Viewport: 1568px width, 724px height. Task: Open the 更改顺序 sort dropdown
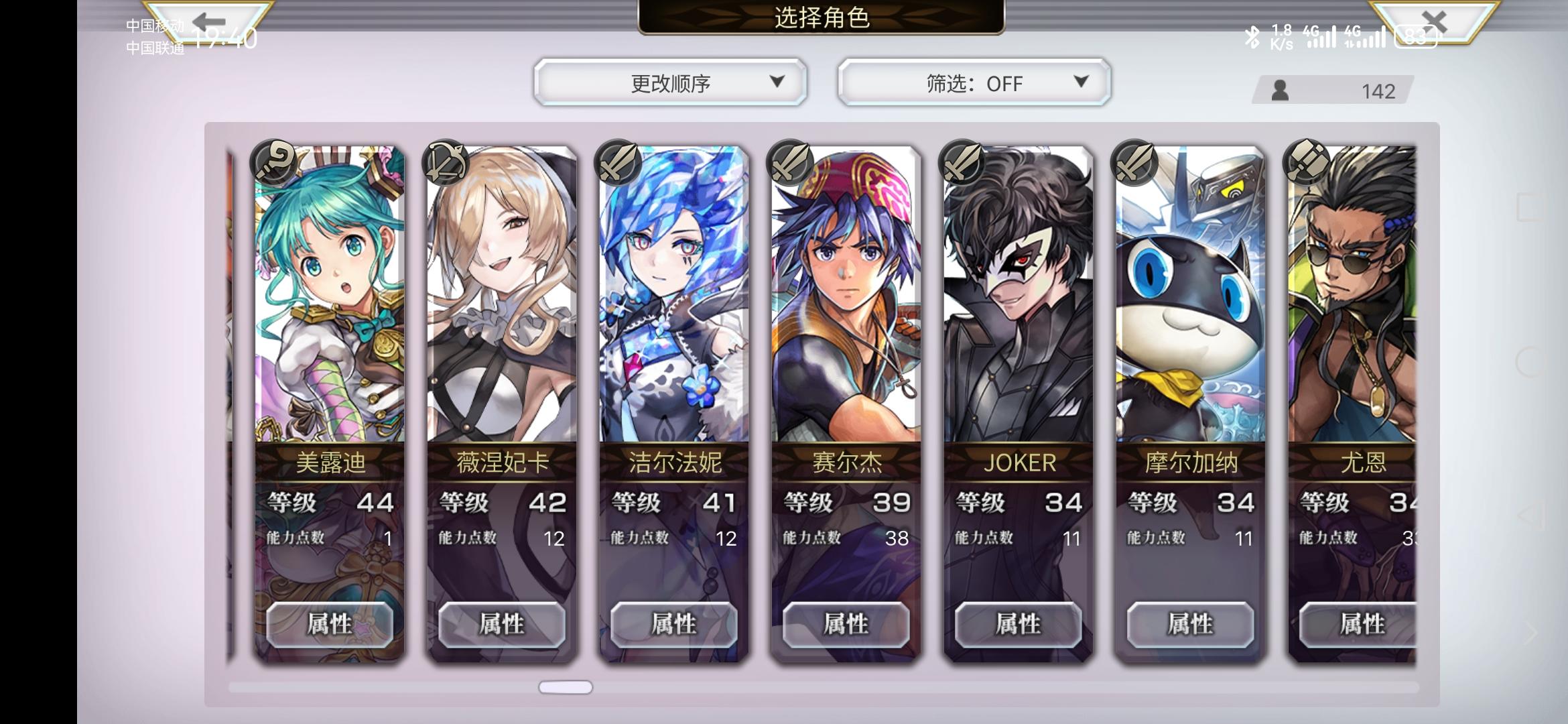(670, 83)
